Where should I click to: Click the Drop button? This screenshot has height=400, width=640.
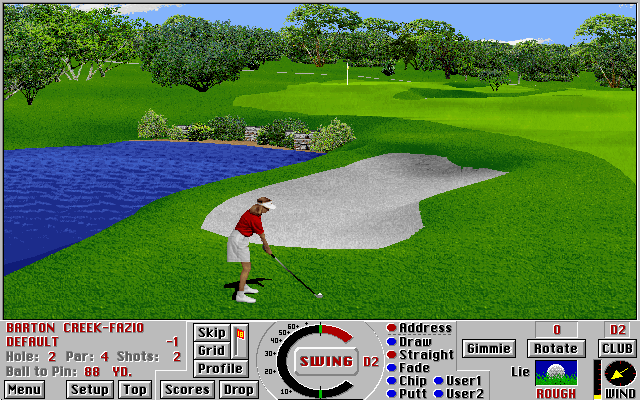(238, 389)
